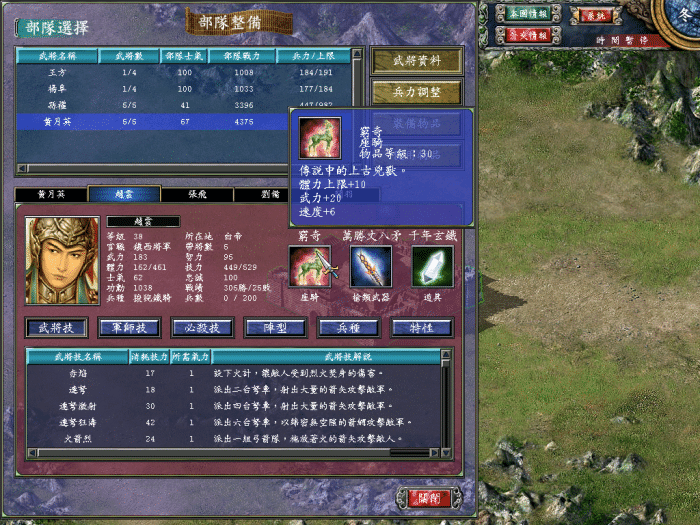The width and height of the screenshot is (700, 525).
Task: Select the 萬勝丈八矛 spear weapon slot
Action: pyautogui.click(x=371, y=267)
